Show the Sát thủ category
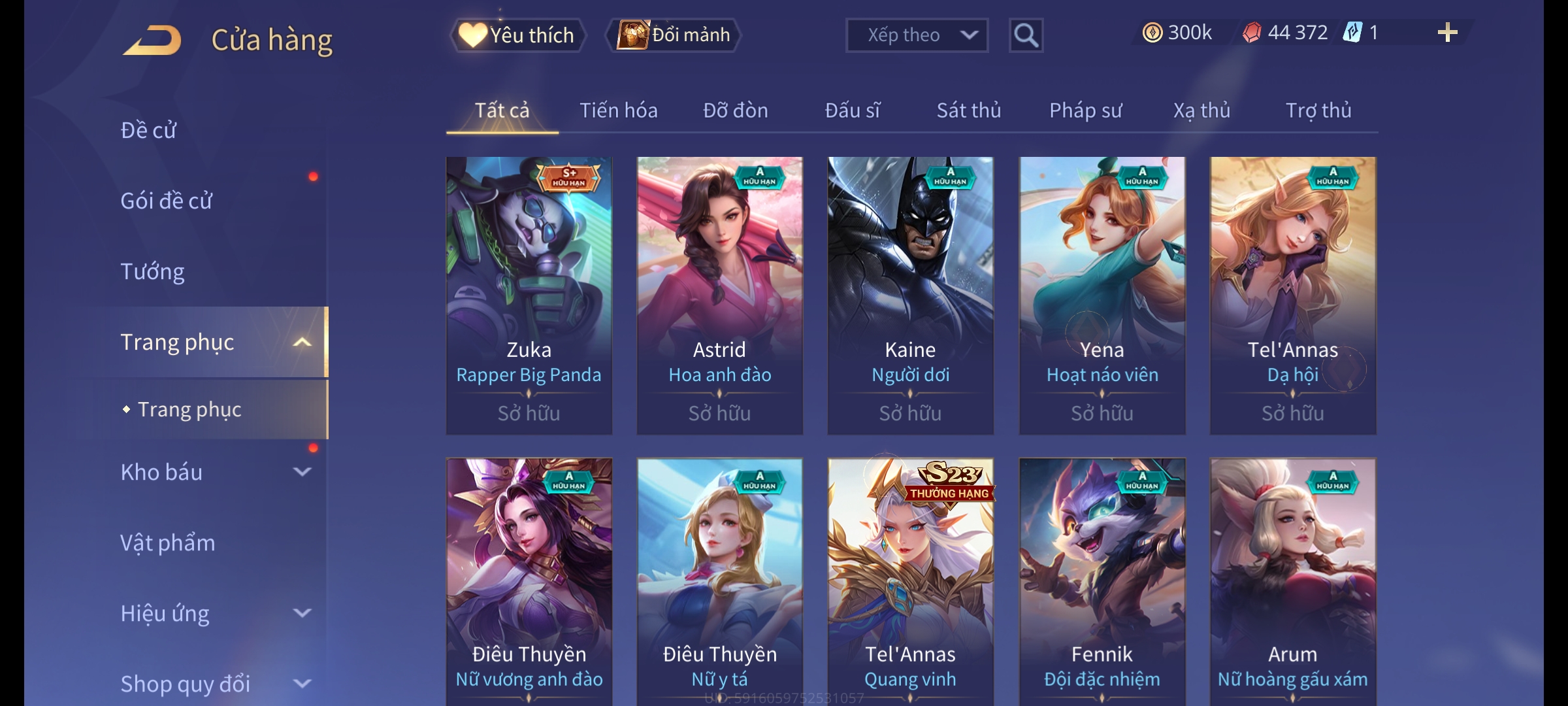Viewport: 1568px width, 706px height. point(968,110)
